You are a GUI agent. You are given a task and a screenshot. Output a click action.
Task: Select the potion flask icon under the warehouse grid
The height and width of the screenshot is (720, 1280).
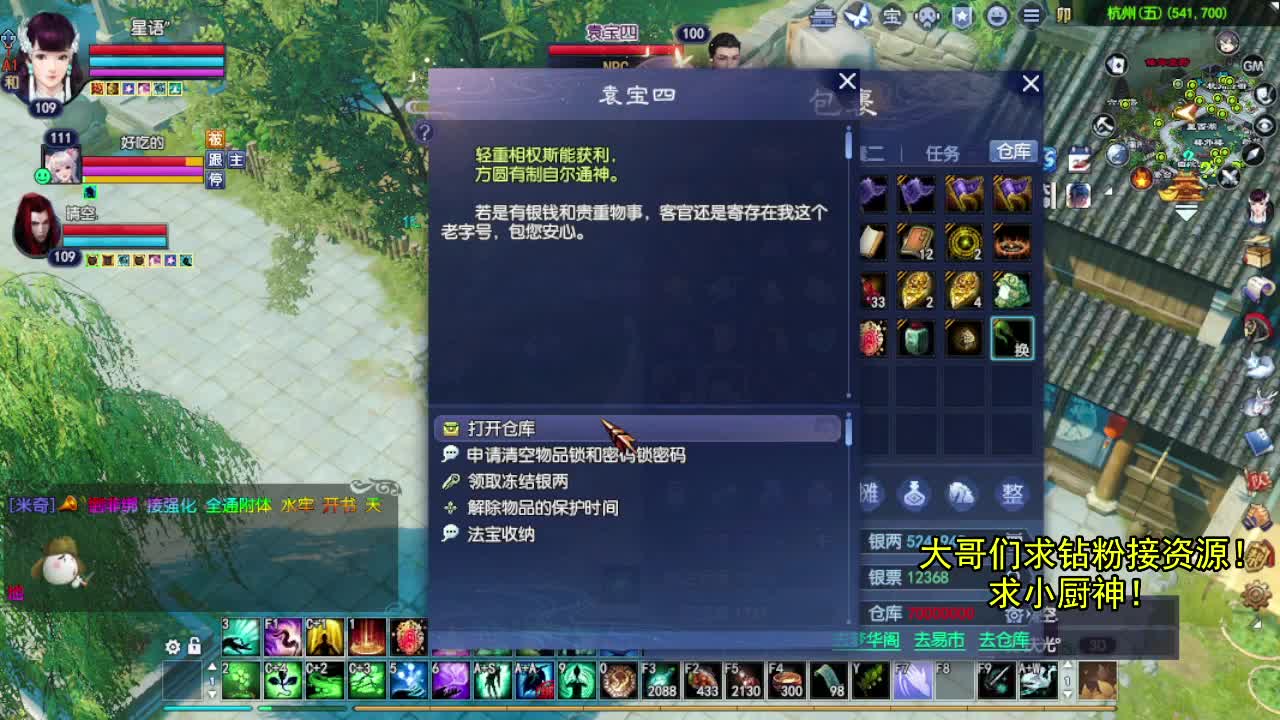click(x=914, y=495)
